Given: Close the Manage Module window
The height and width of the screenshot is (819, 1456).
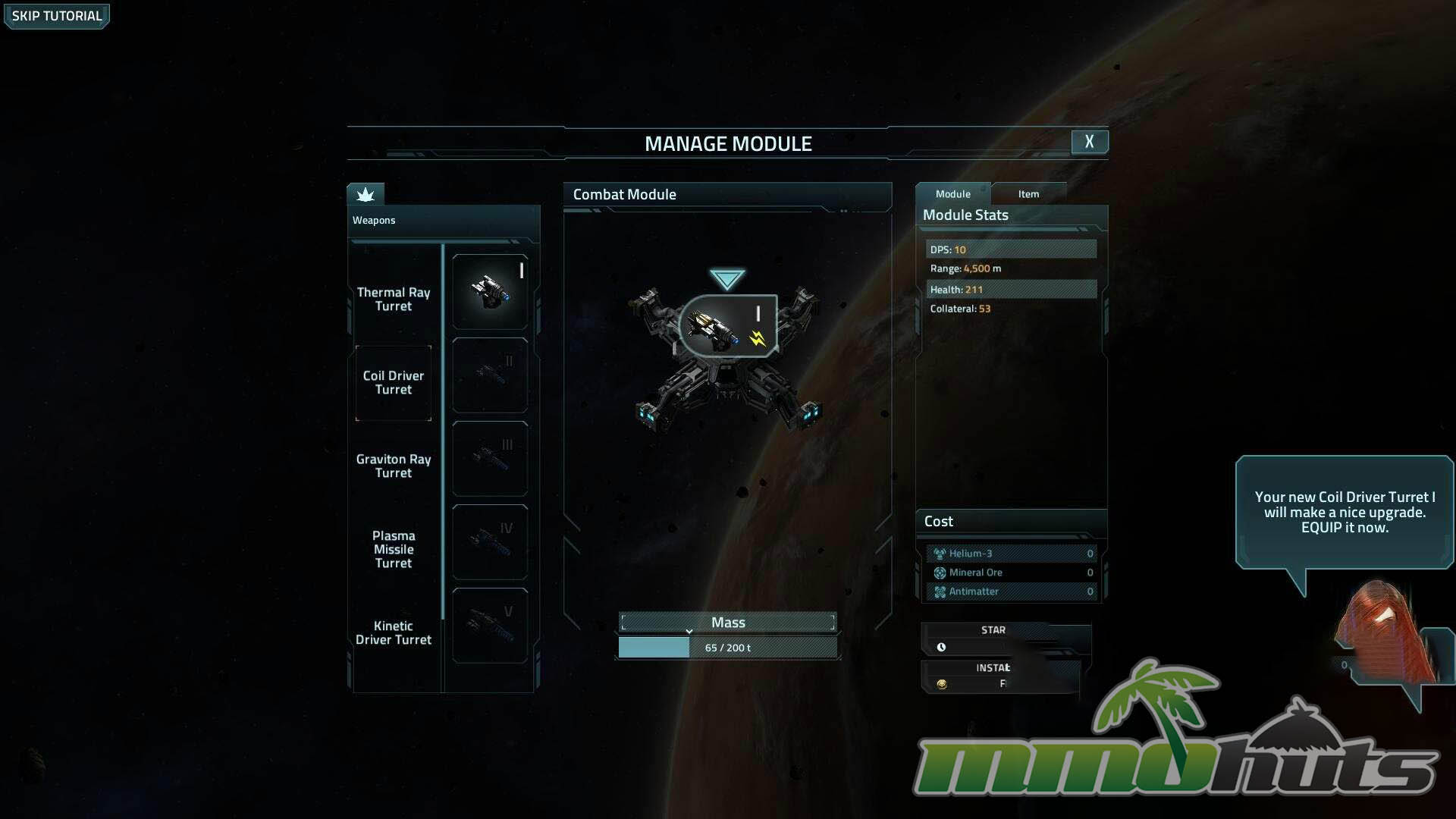Looking at the screenshot, I should tap(1089, 142).
